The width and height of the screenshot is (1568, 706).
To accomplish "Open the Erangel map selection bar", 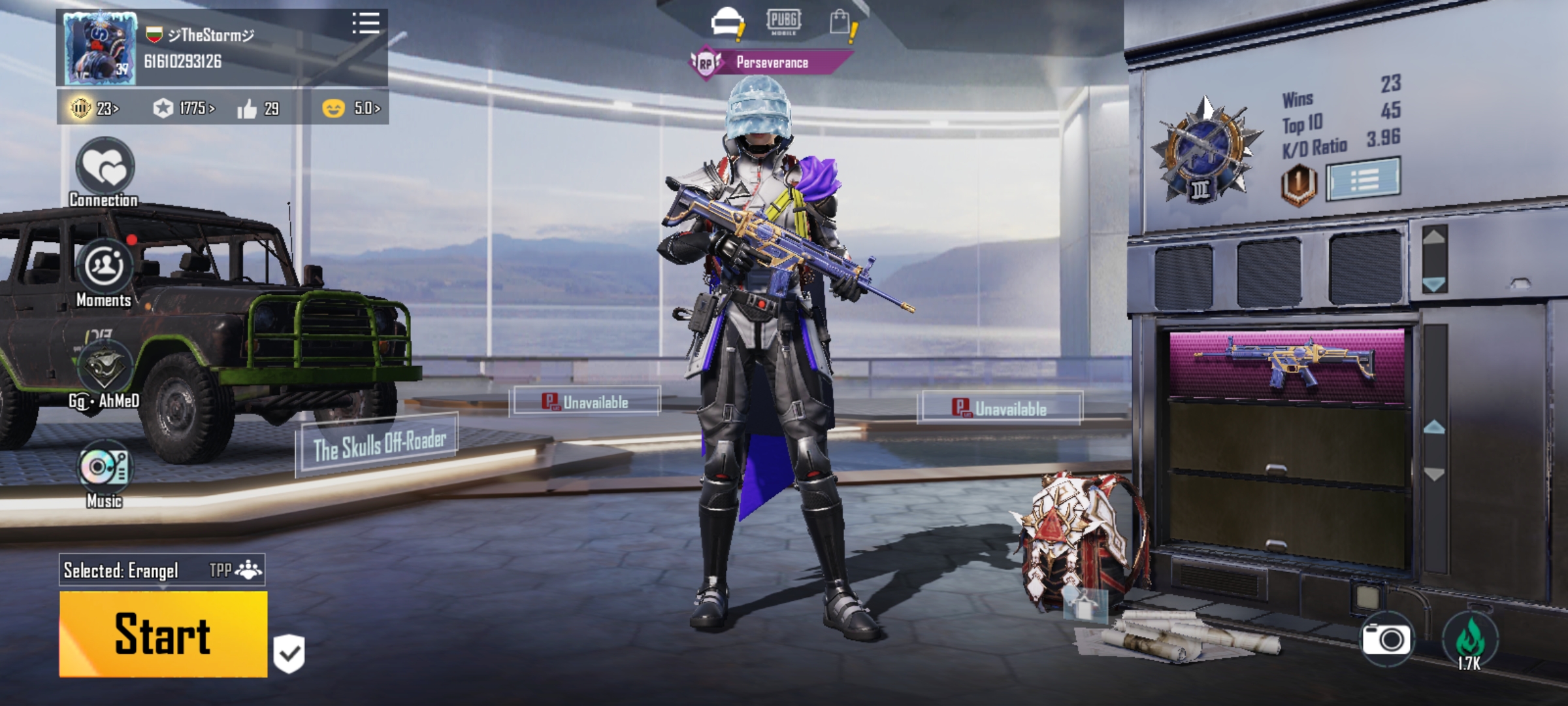I will (x=162, y=570).
